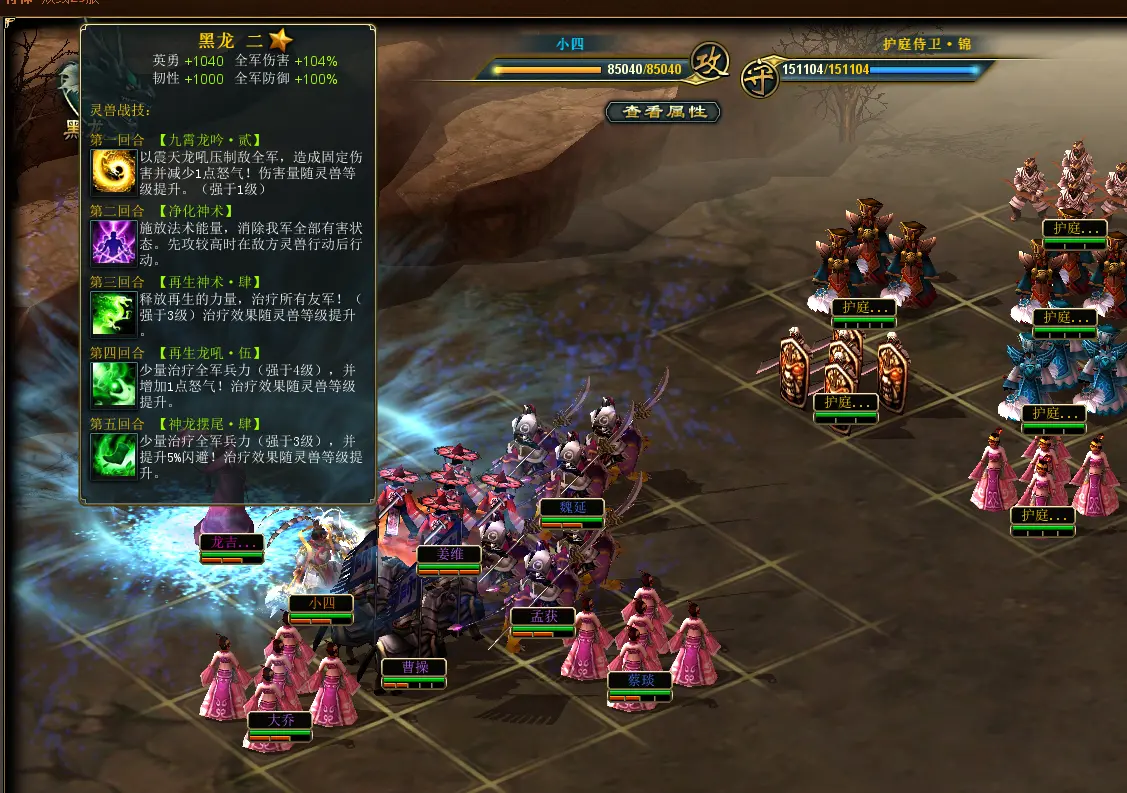The image size is (1127, 793).
Task: Select the 魏延 unit name tag
Action: (572, 507)
